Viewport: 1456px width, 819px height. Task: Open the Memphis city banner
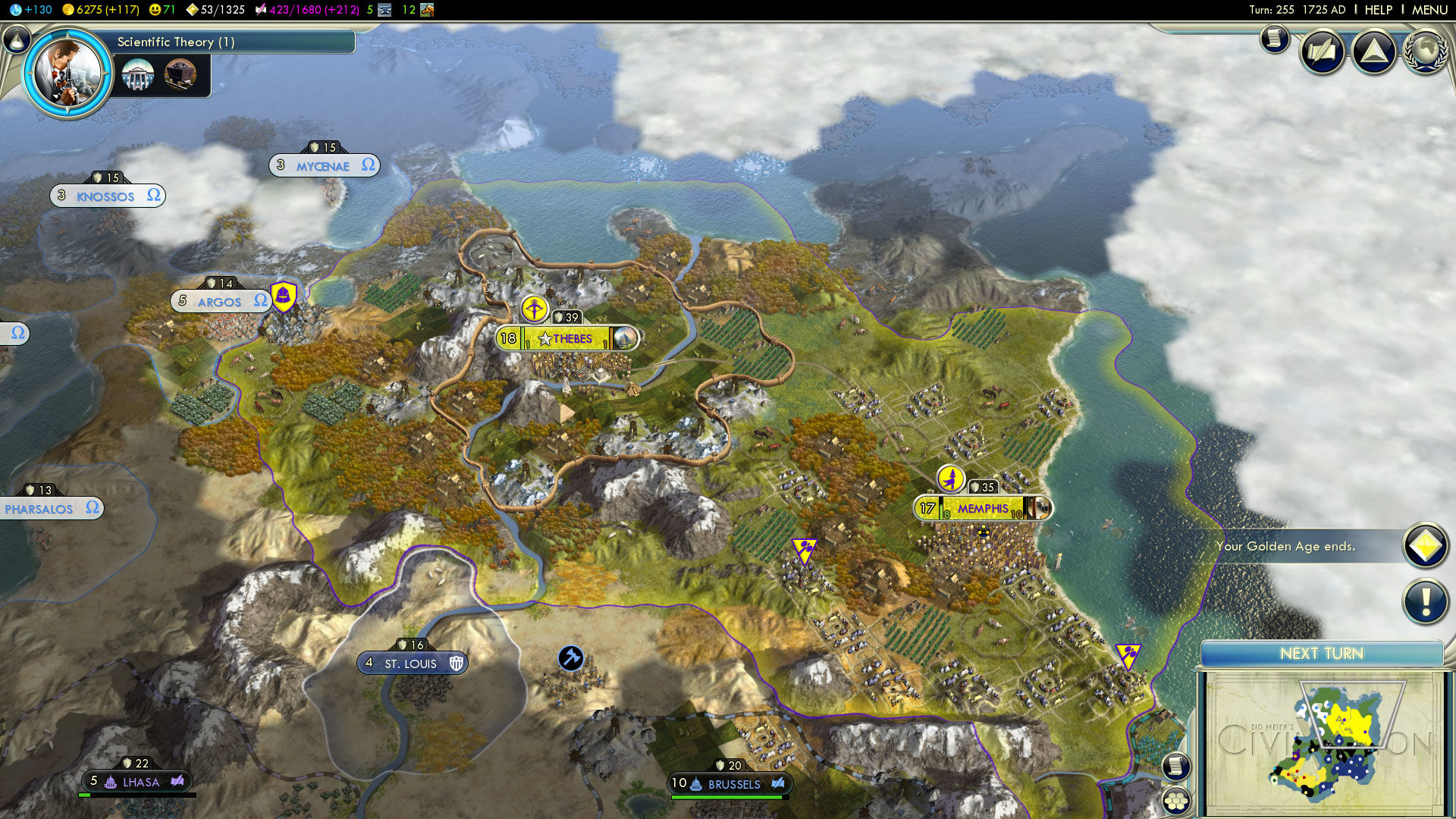pyautogui.click(x=983, y=509)
